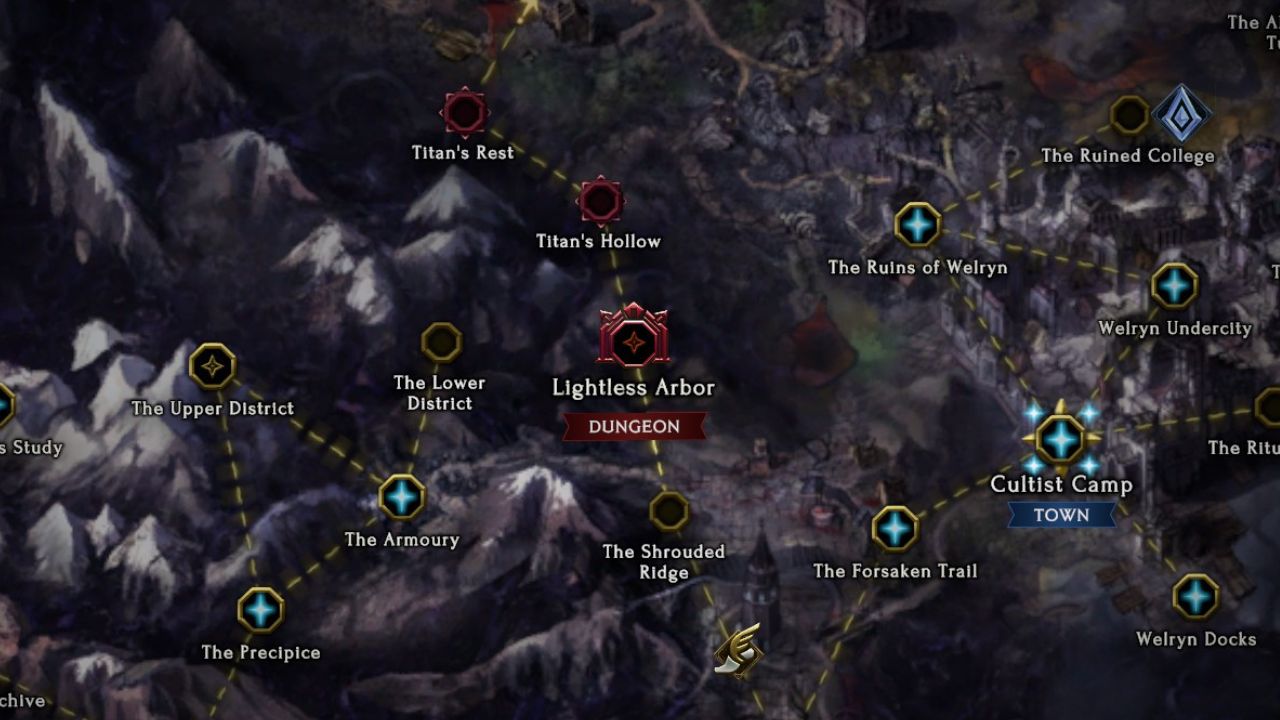Select the Titan's Rest area node
1280x720 pixels.
pos(463,114)
